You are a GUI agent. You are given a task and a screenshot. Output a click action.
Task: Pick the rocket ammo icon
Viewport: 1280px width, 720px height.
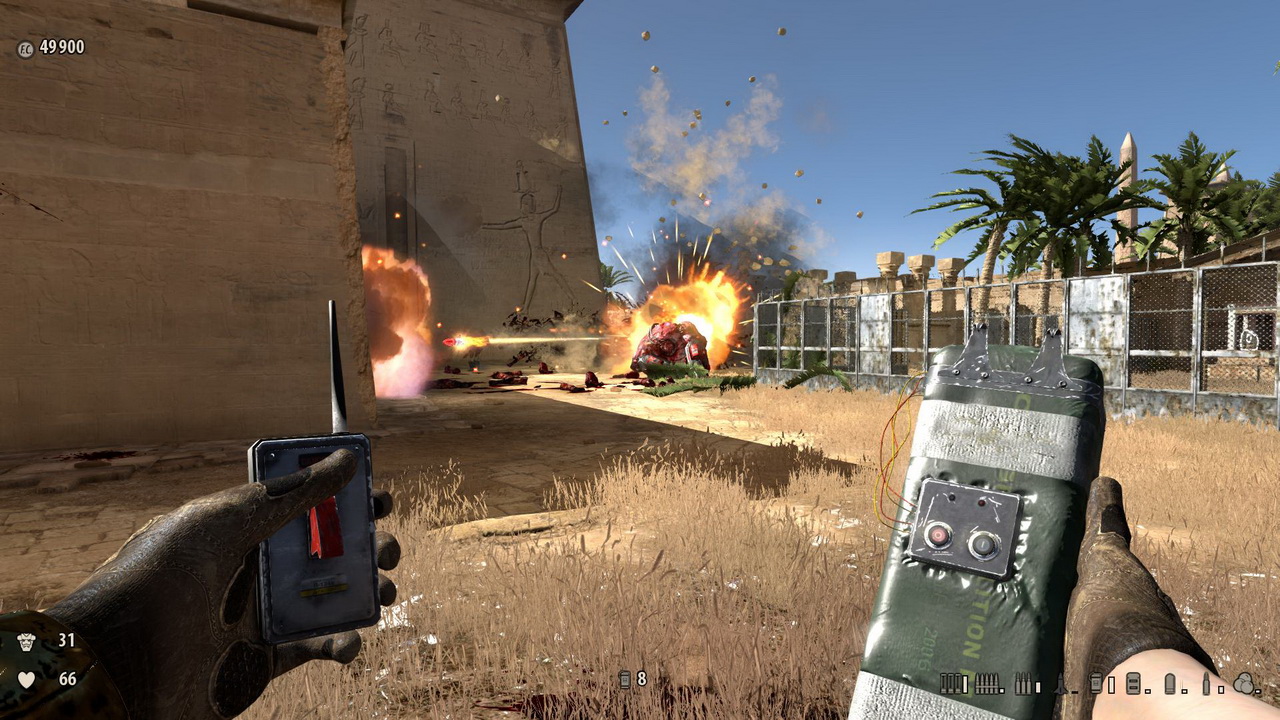coord(1060,684)
